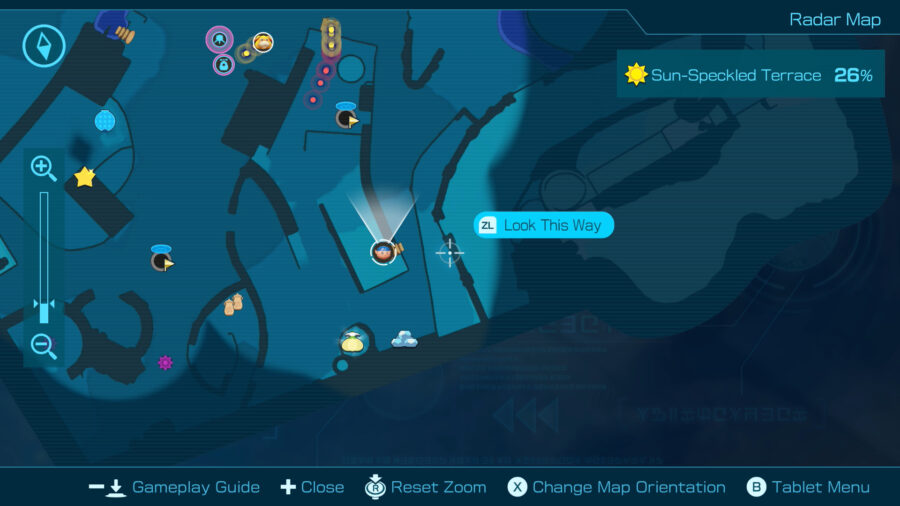This screenshot has width=900, height=506.
Task: Reset Zoom on the map
Action: click(x=426, y=487)
